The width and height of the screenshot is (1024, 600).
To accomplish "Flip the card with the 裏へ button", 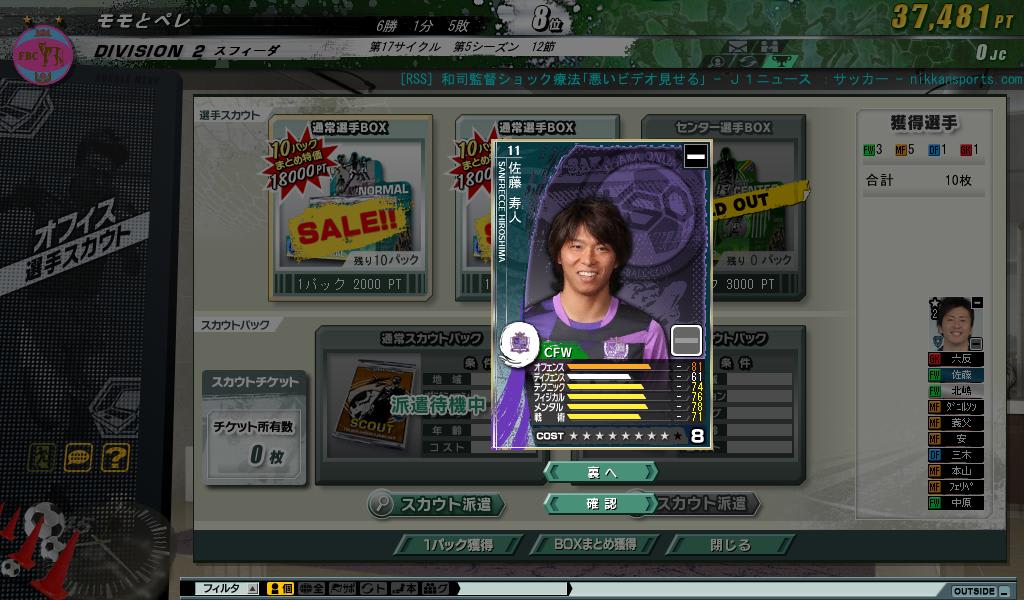I will point(600,471).
